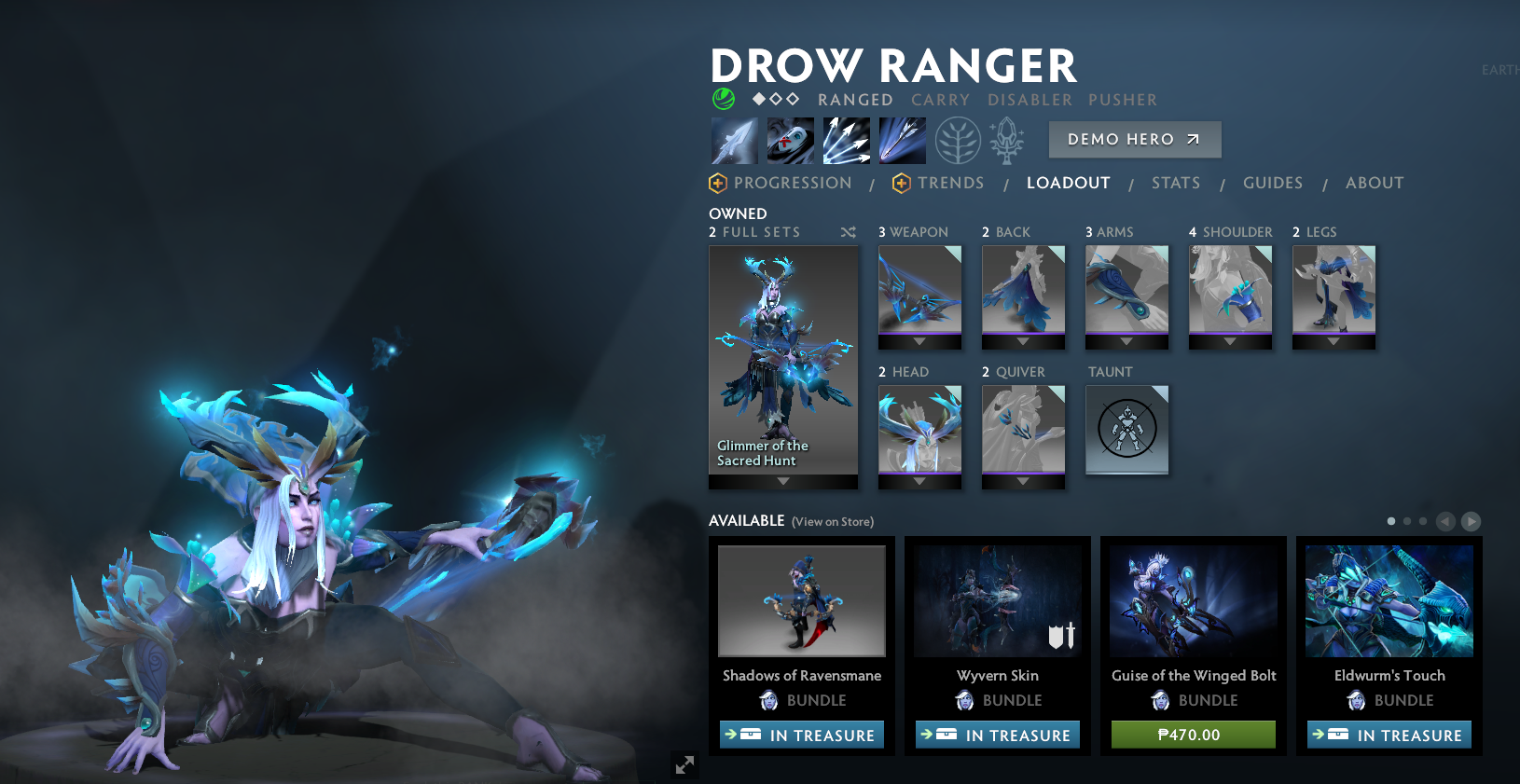Image resolution: width=1520 pixels, height=784 pixels.
Task: Click the green performance check icon
Action: point(723,98)
